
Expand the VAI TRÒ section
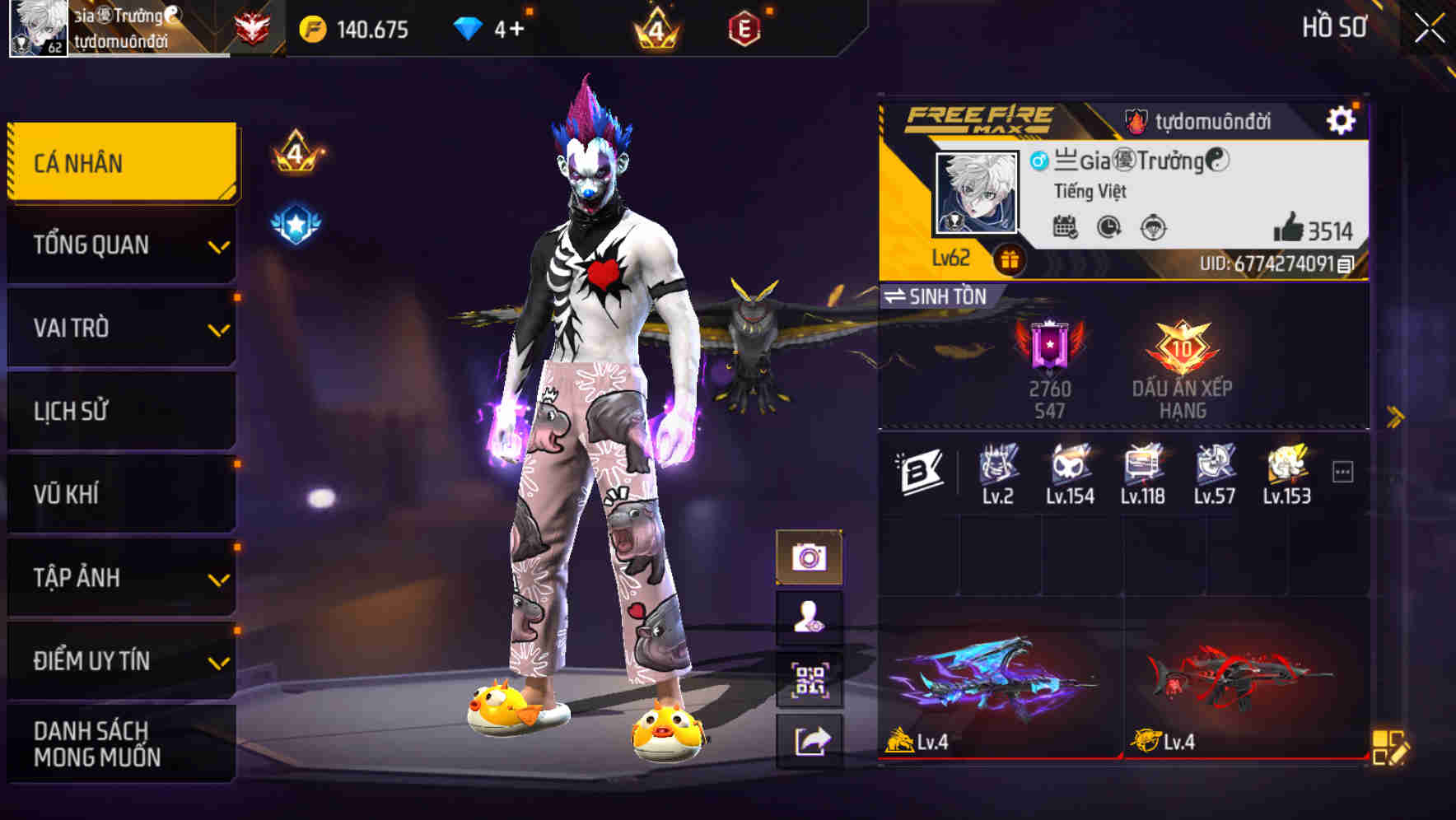pyautogui.click(x=120, y=328)
